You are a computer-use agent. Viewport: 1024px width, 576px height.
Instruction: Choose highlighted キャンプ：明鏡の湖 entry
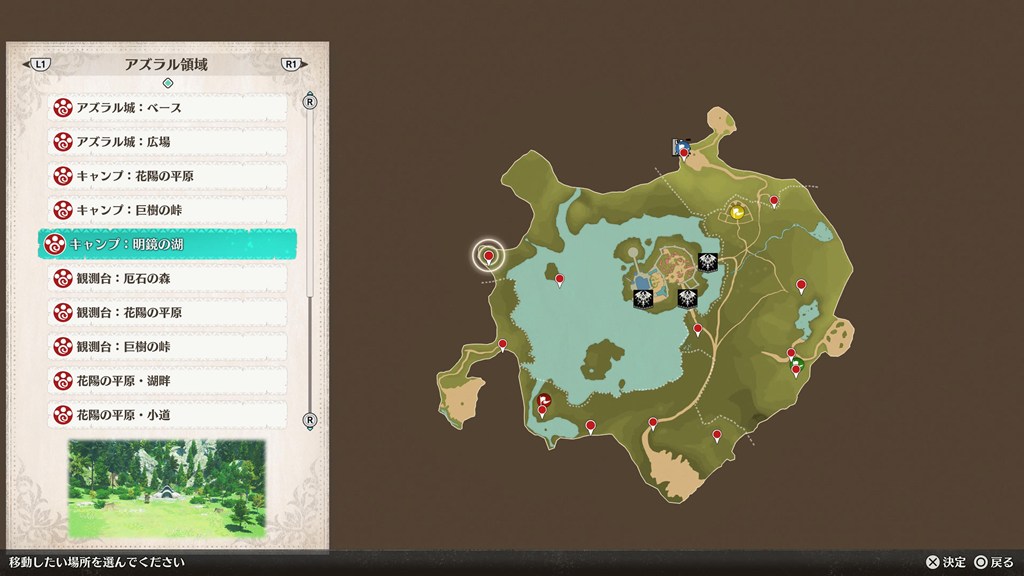point(168,244)
